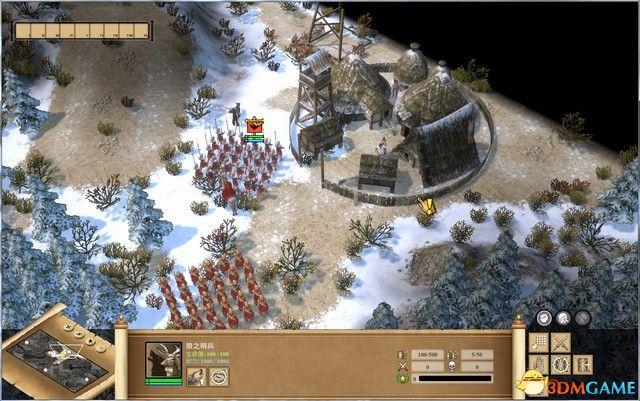This screenshot has width=640, height=401.
Task: Click the helmet button above command panel
Action: coord(563,319)
